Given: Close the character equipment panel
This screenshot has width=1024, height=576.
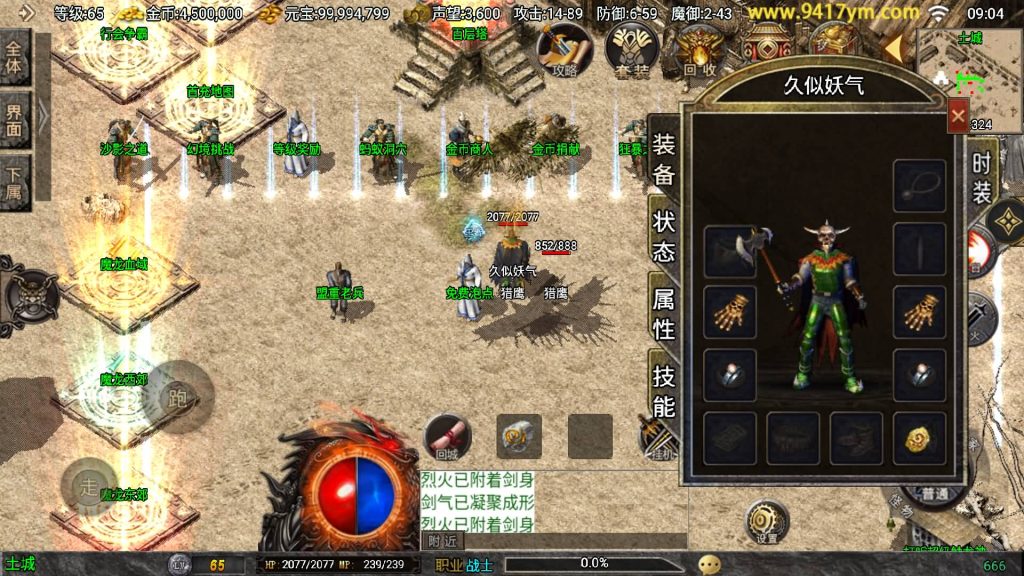Looking at the screenshot, I should click(x=957, y=116).
